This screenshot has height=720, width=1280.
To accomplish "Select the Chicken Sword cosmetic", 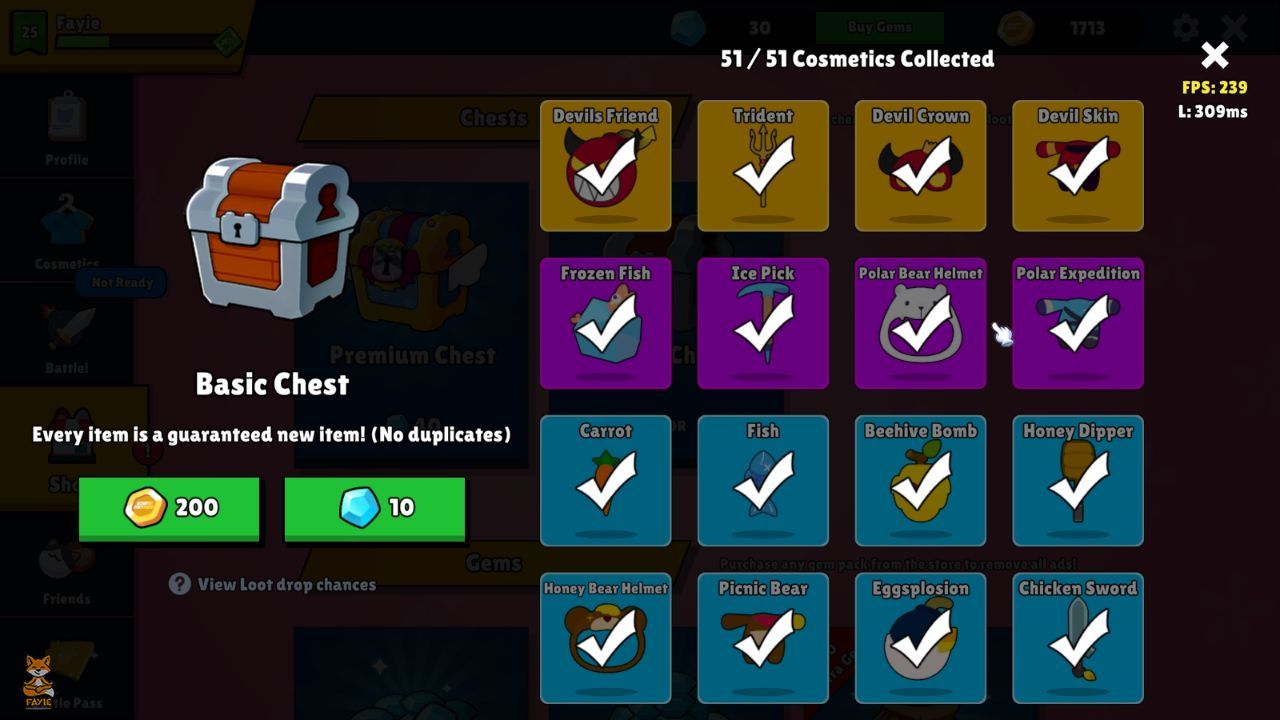I will pyautogui.click(x=1077, y=638).
